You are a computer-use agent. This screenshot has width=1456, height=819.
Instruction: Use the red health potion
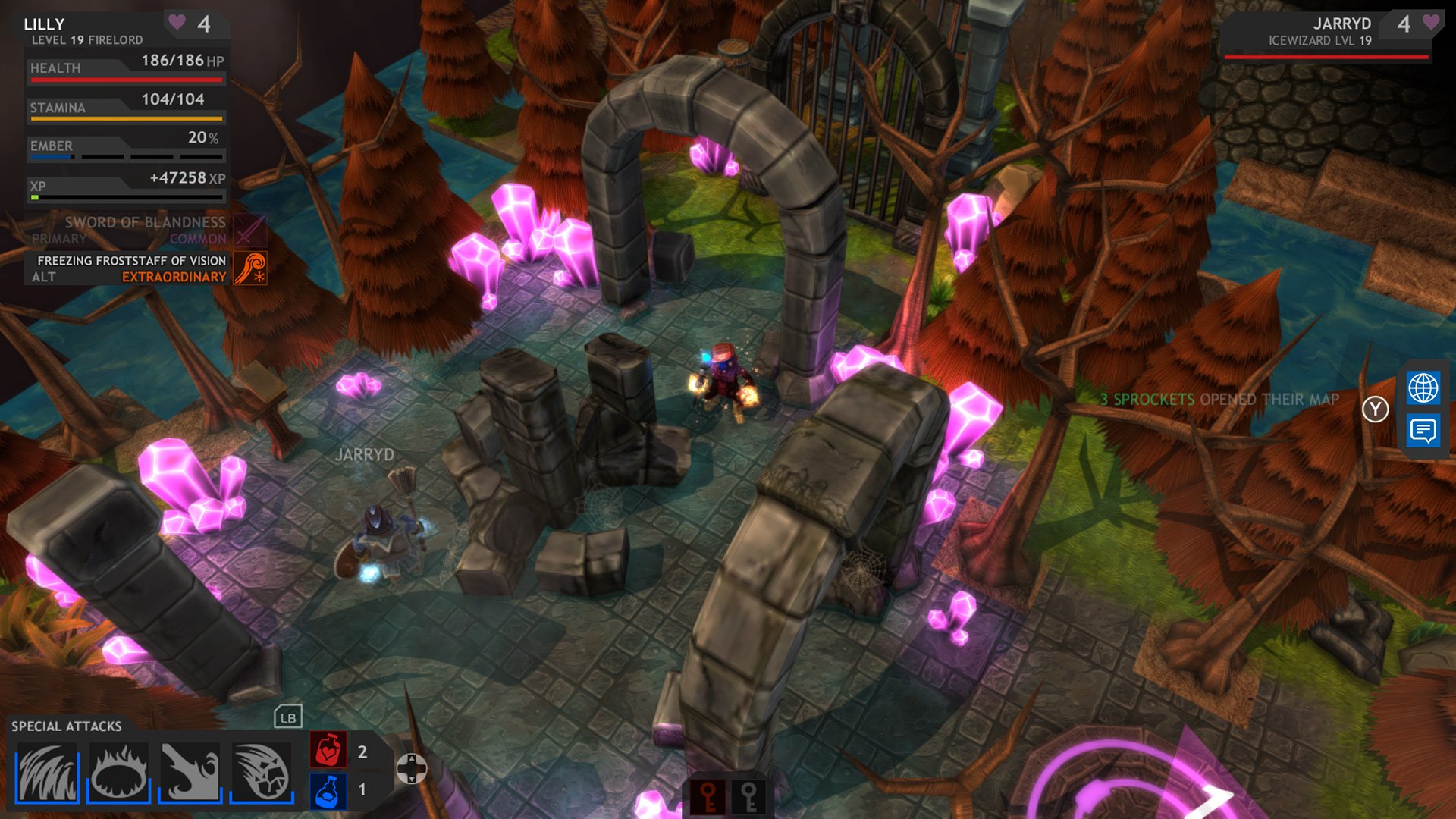(328, 750)
